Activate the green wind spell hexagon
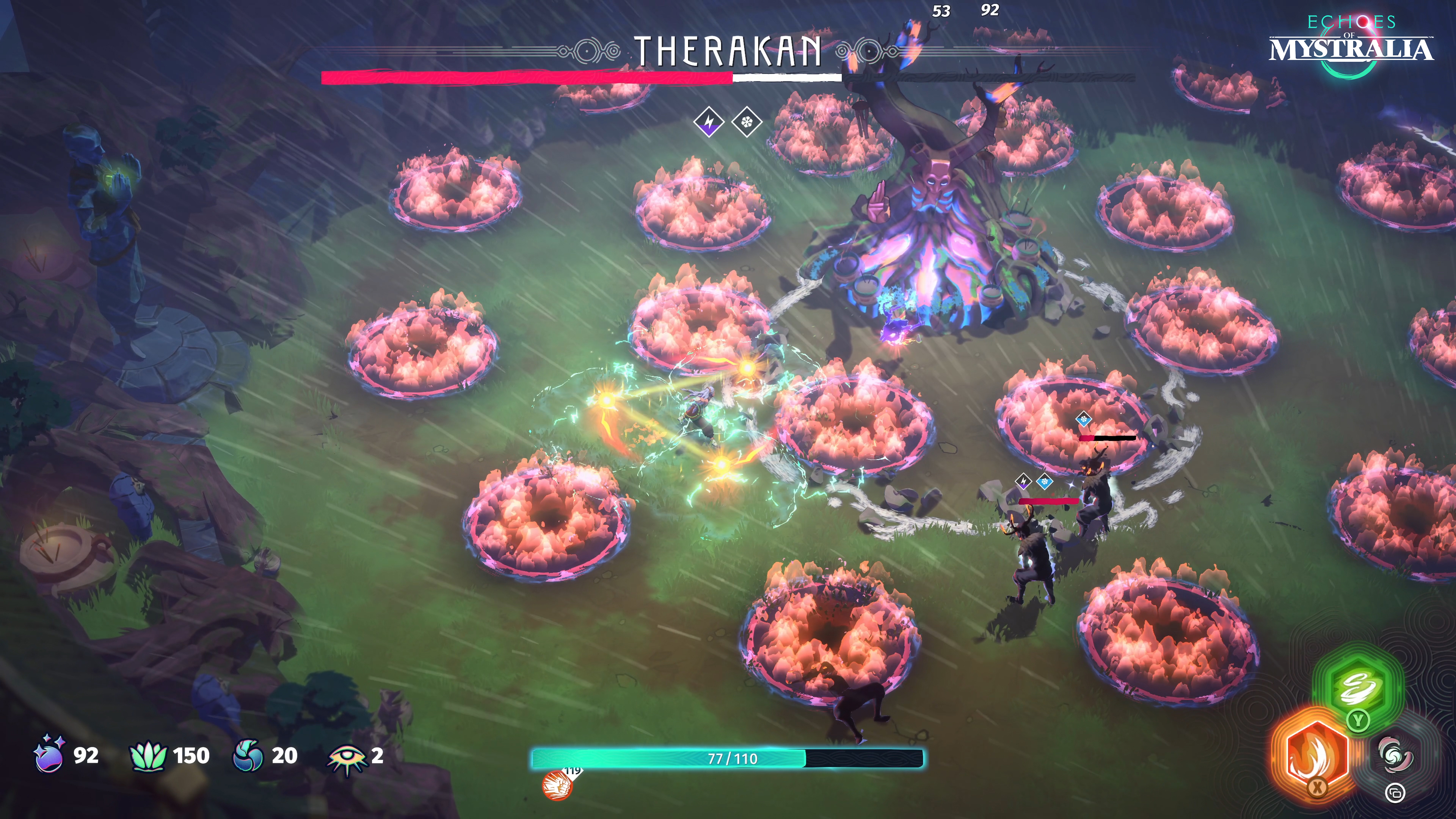The width and height of the screenshot is (1456, 819). (1358, 687)
